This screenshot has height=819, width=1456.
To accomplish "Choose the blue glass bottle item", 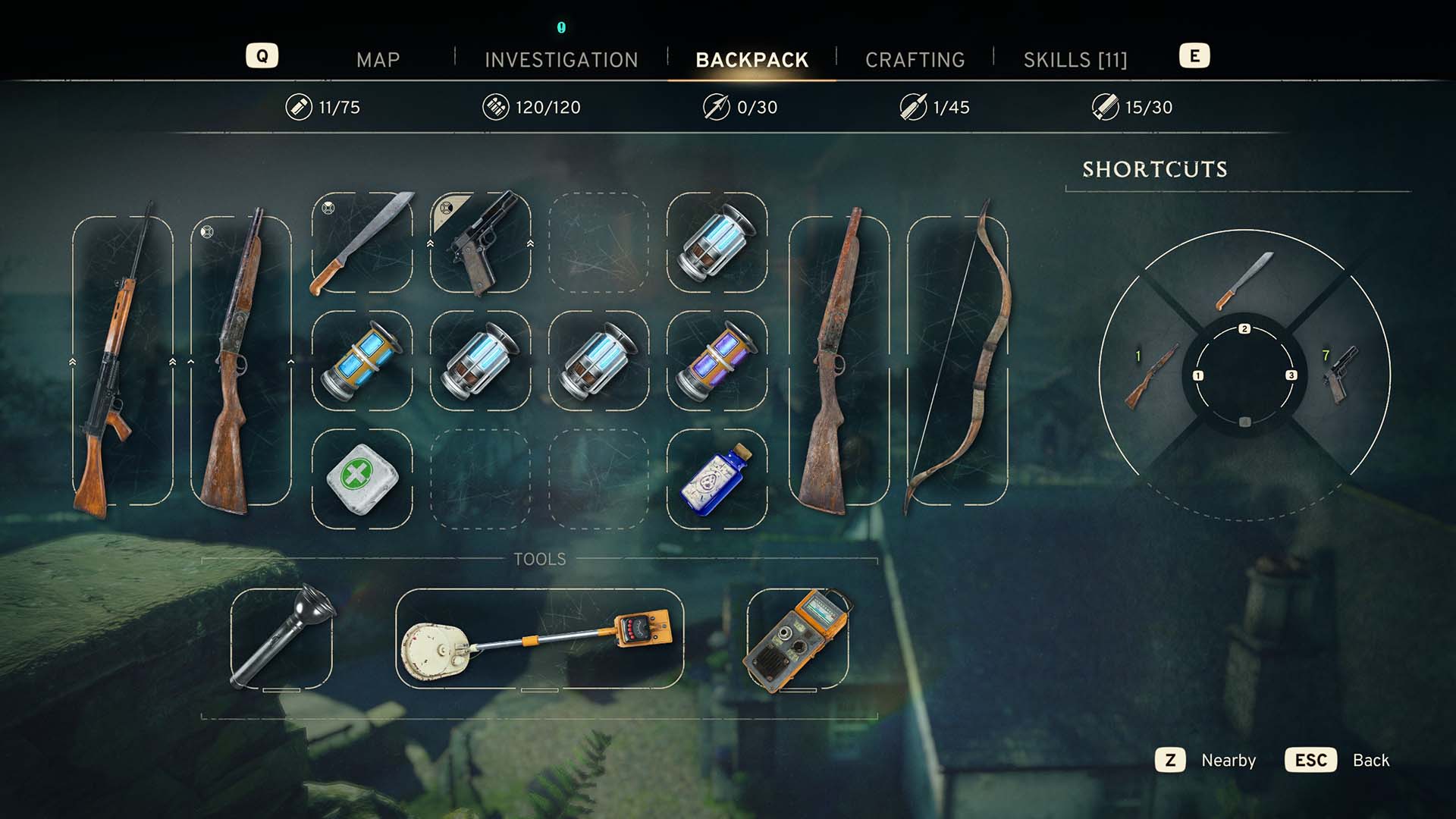I will [x=717, y=479].
